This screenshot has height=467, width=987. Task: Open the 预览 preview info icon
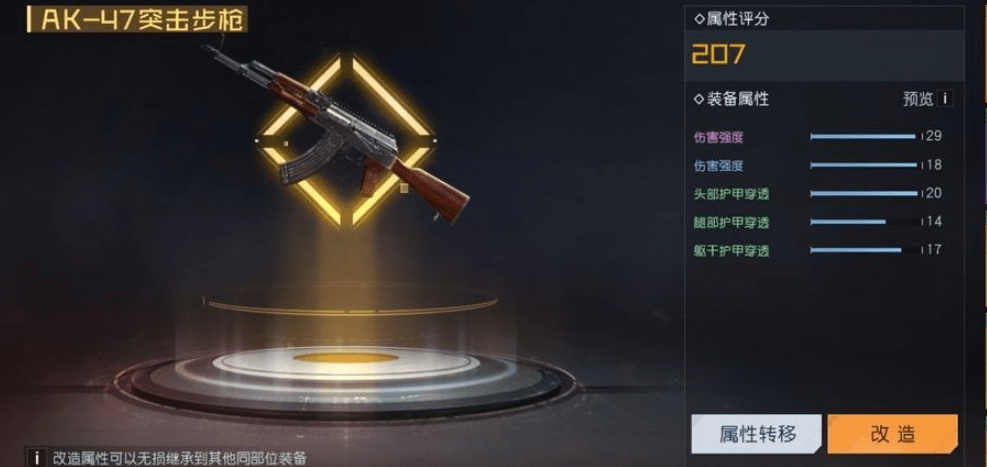coord(944,99)
